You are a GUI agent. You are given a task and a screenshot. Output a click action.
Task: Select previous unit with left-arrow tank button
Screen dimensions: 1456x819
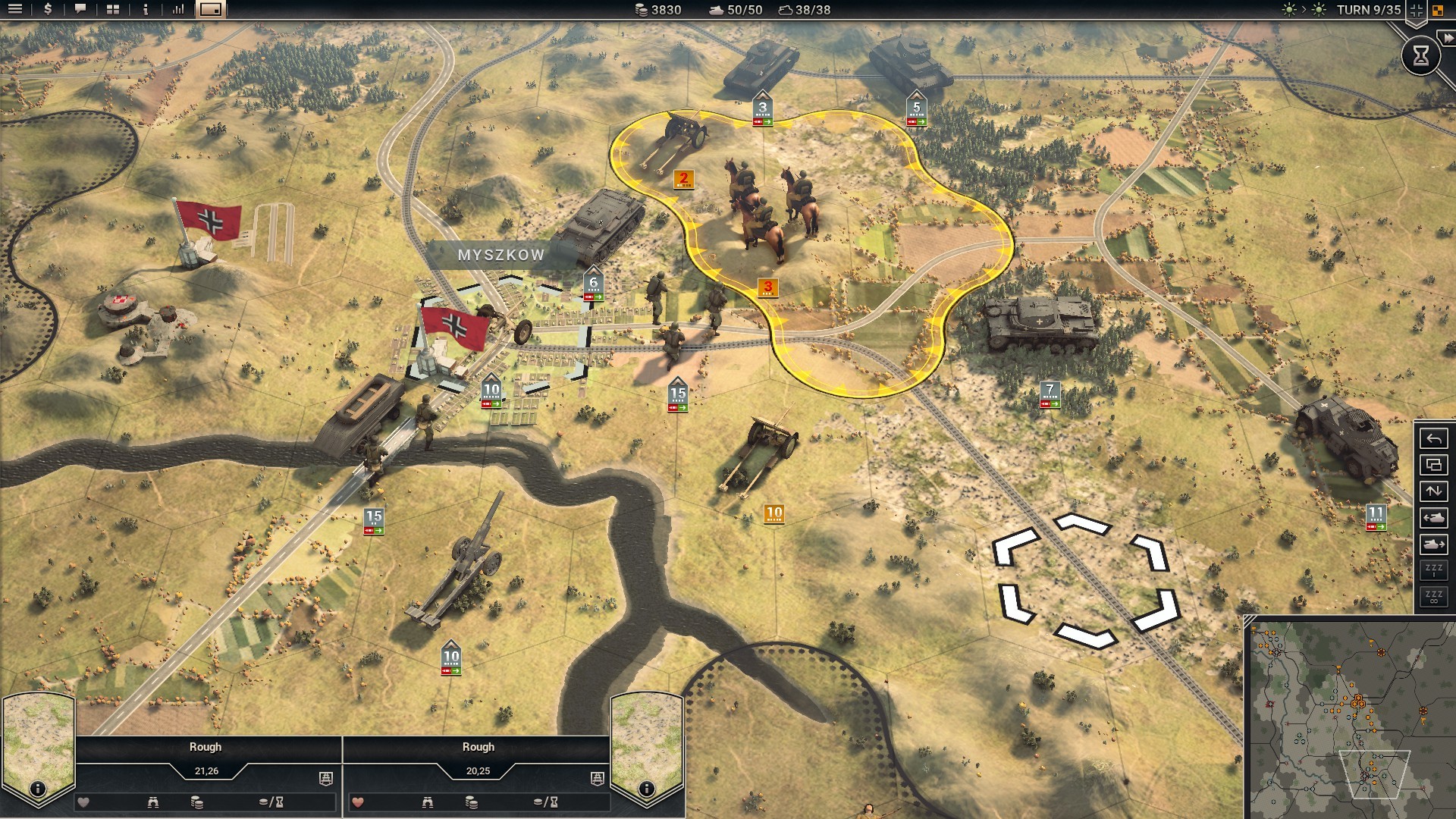[x=1433, y=518]
